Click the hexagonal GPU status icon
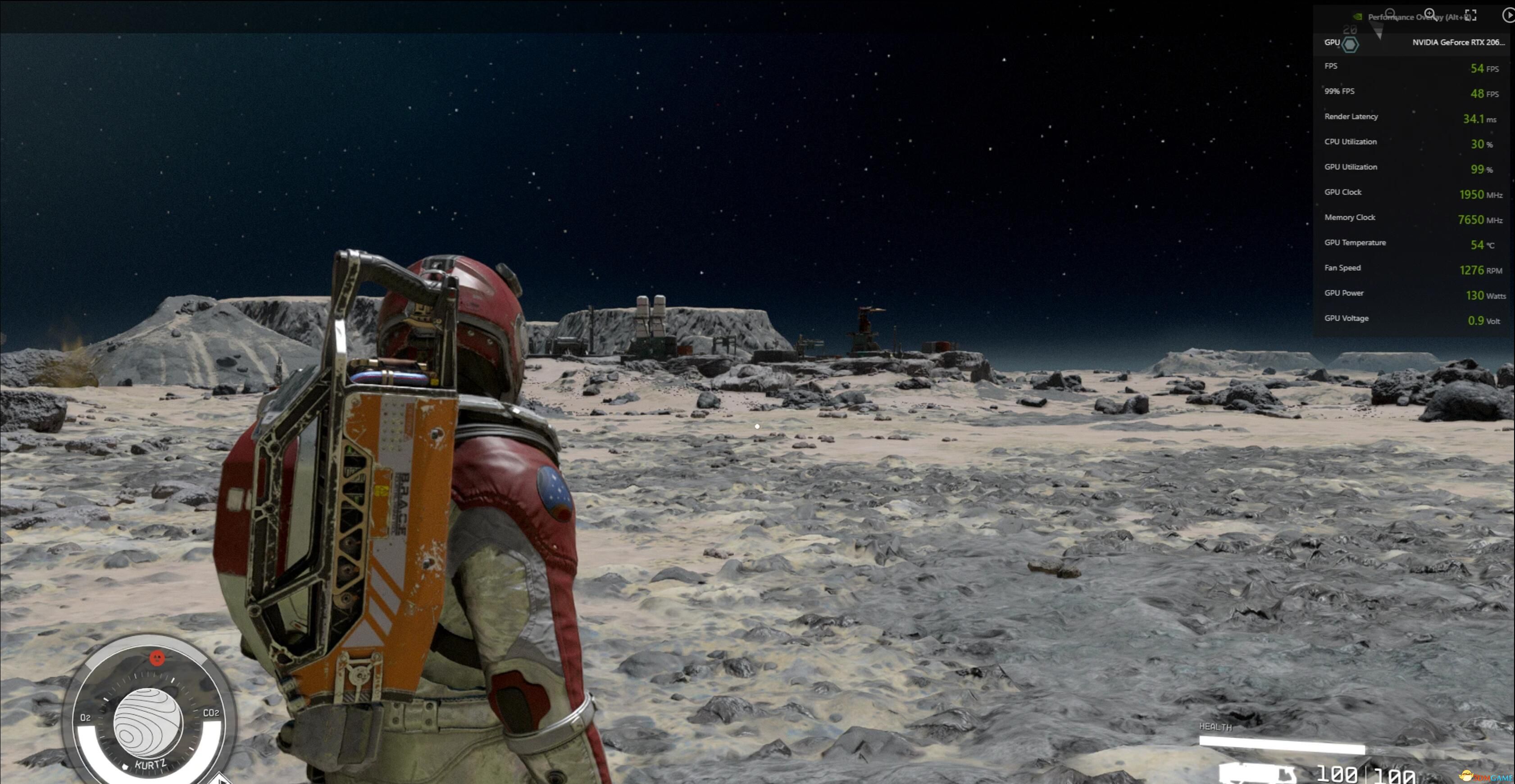The height and width of the screenshot is (784, 1515). [1350, 44]
